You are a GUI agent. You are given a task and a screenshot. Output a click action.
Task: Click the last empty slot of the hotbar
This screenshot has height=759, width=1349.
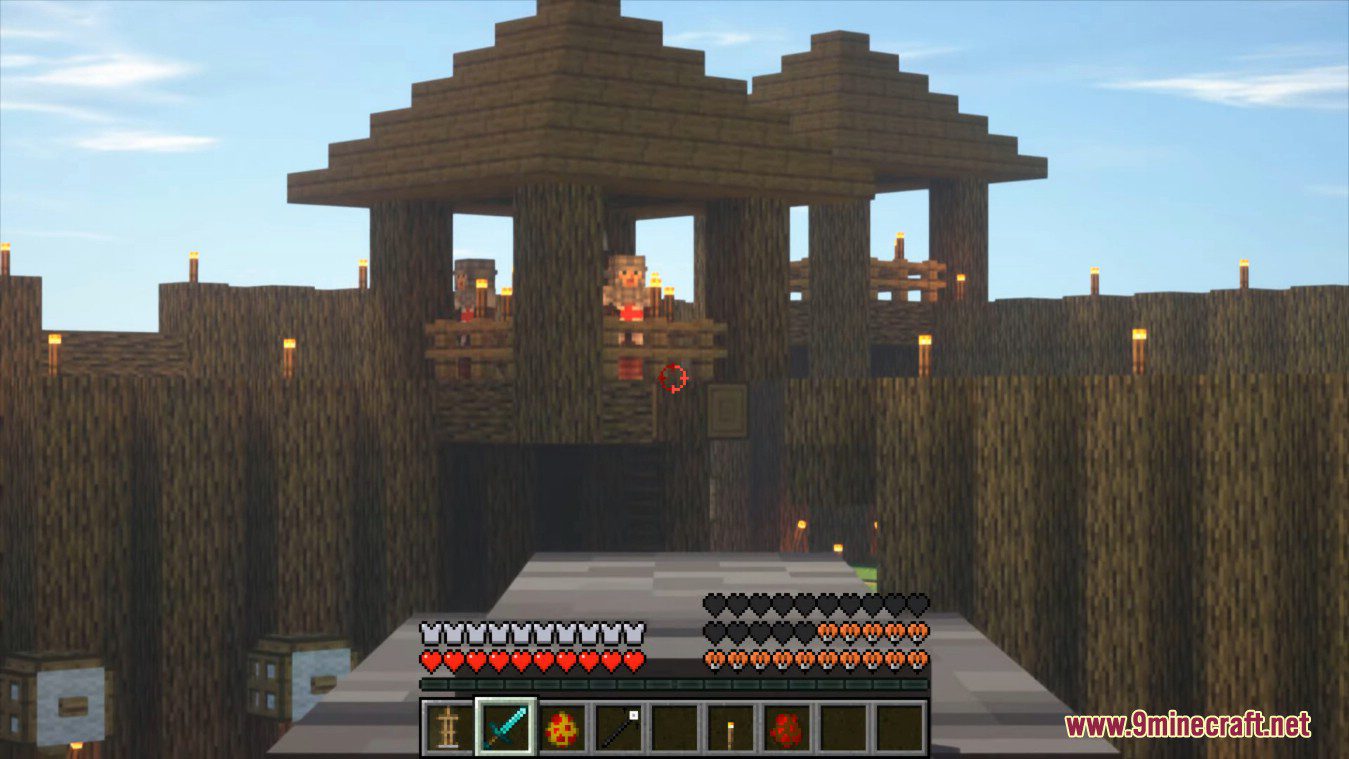pos(900,727)
